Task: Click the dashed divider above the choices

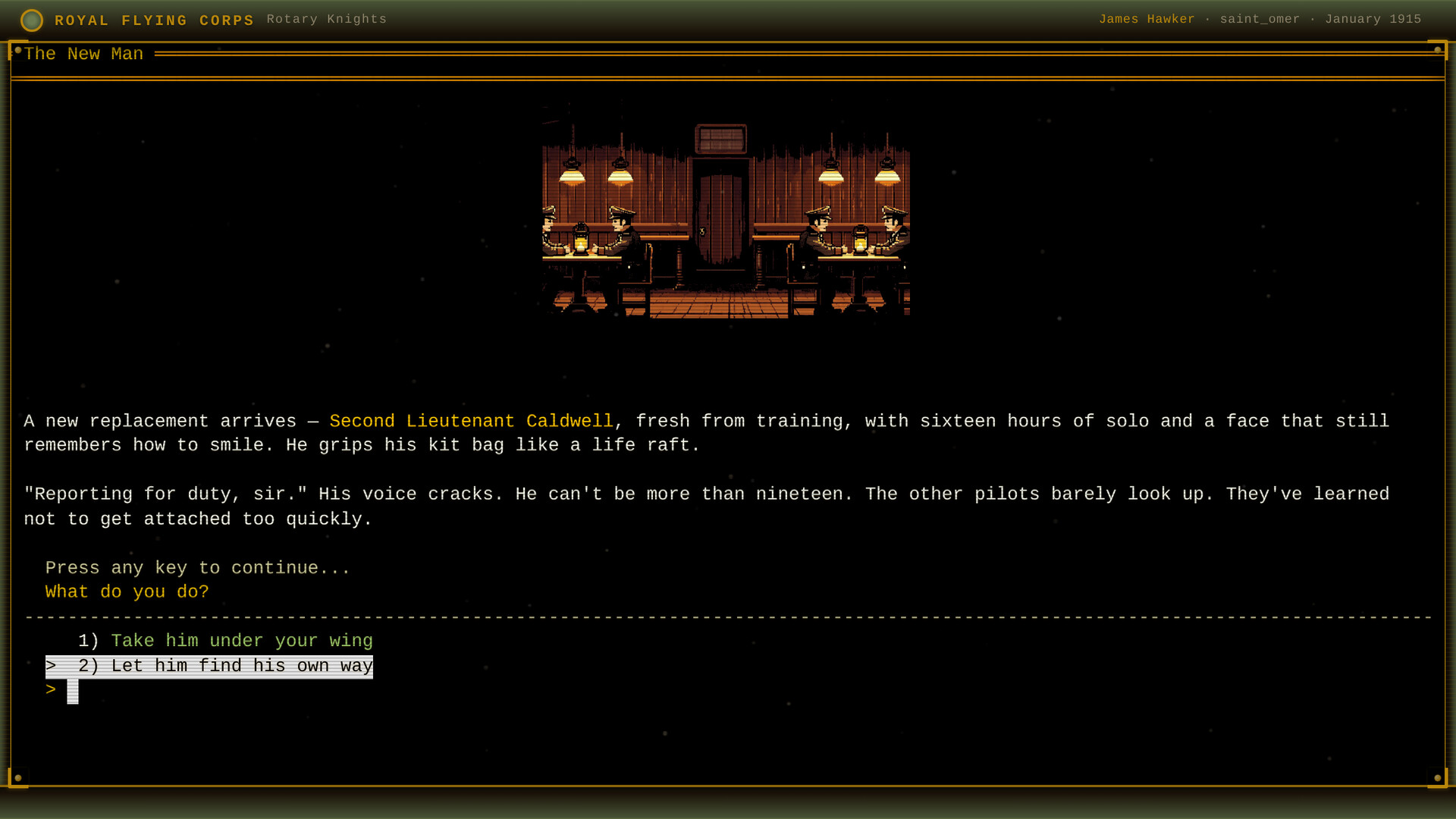Action: (728, 617)
